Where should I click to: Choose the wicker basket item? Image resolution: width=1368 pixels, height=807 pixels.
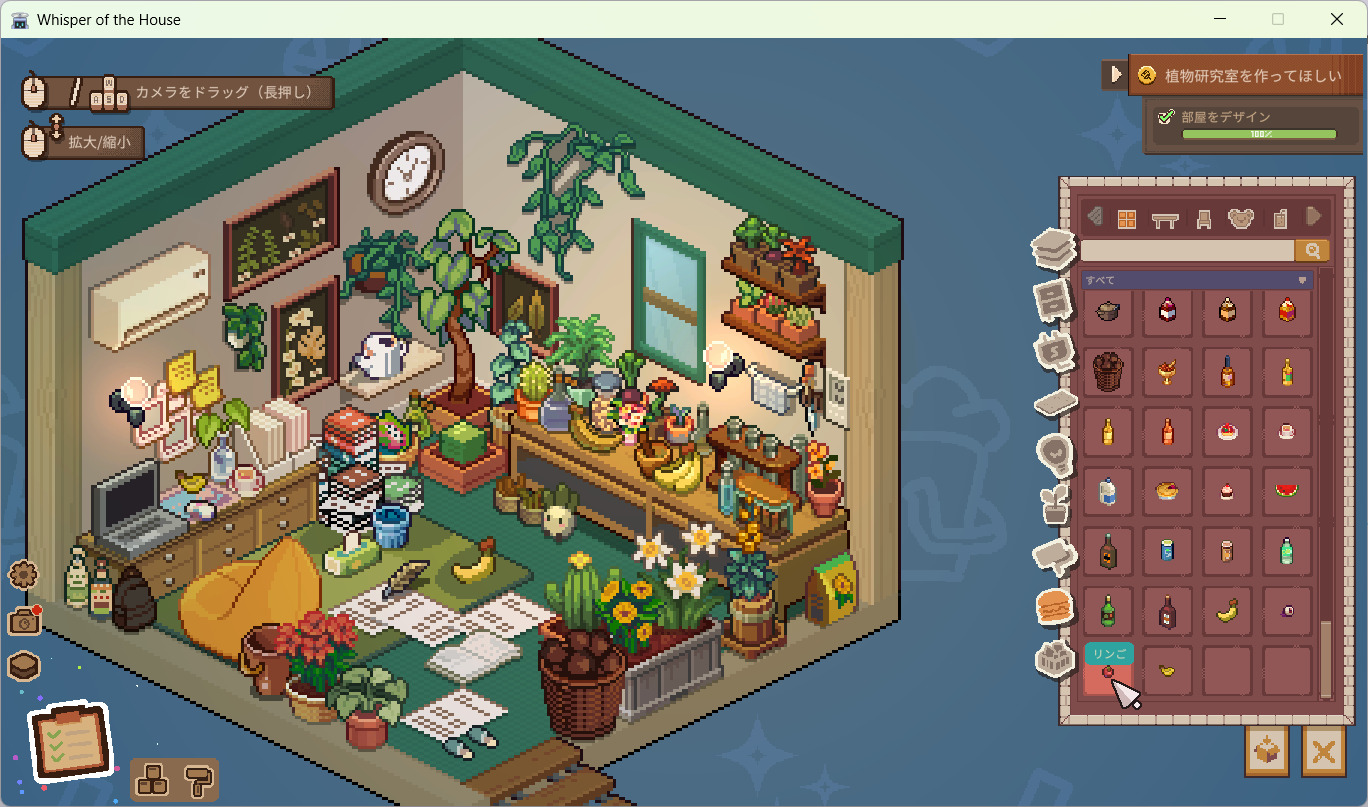tap(1107, 371)
